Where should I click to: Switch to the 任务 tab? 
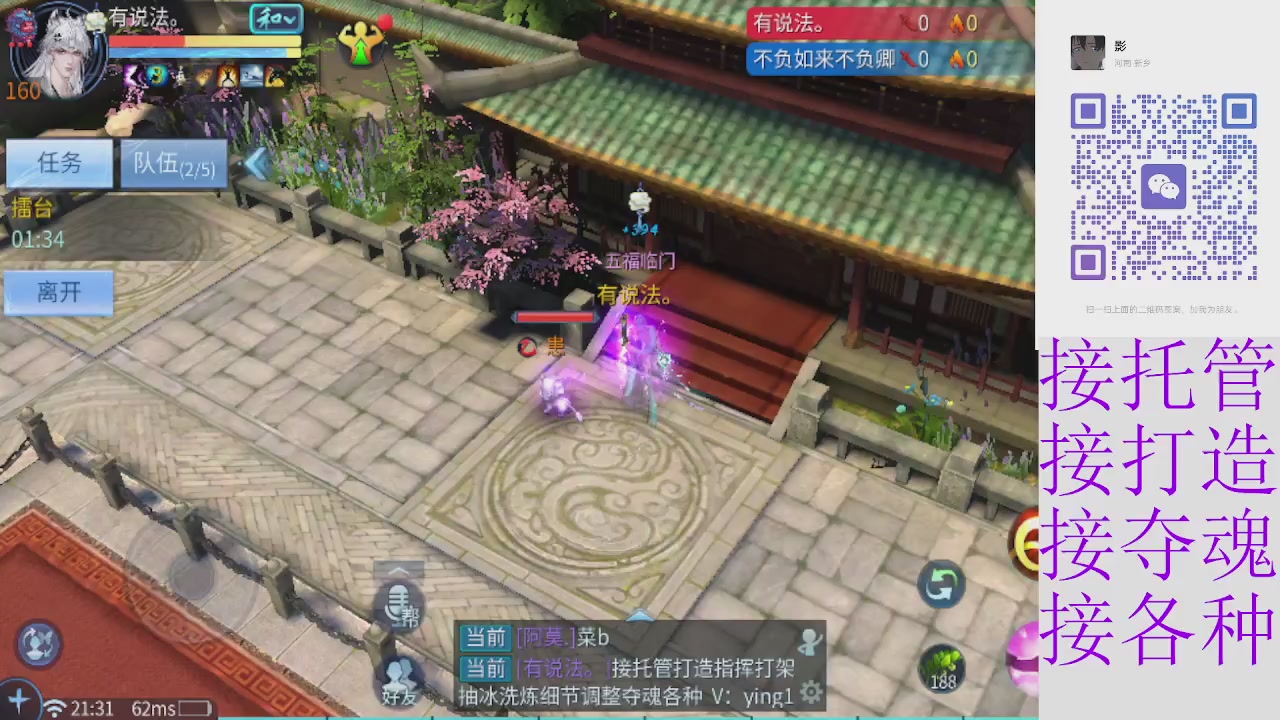point(58,163)
